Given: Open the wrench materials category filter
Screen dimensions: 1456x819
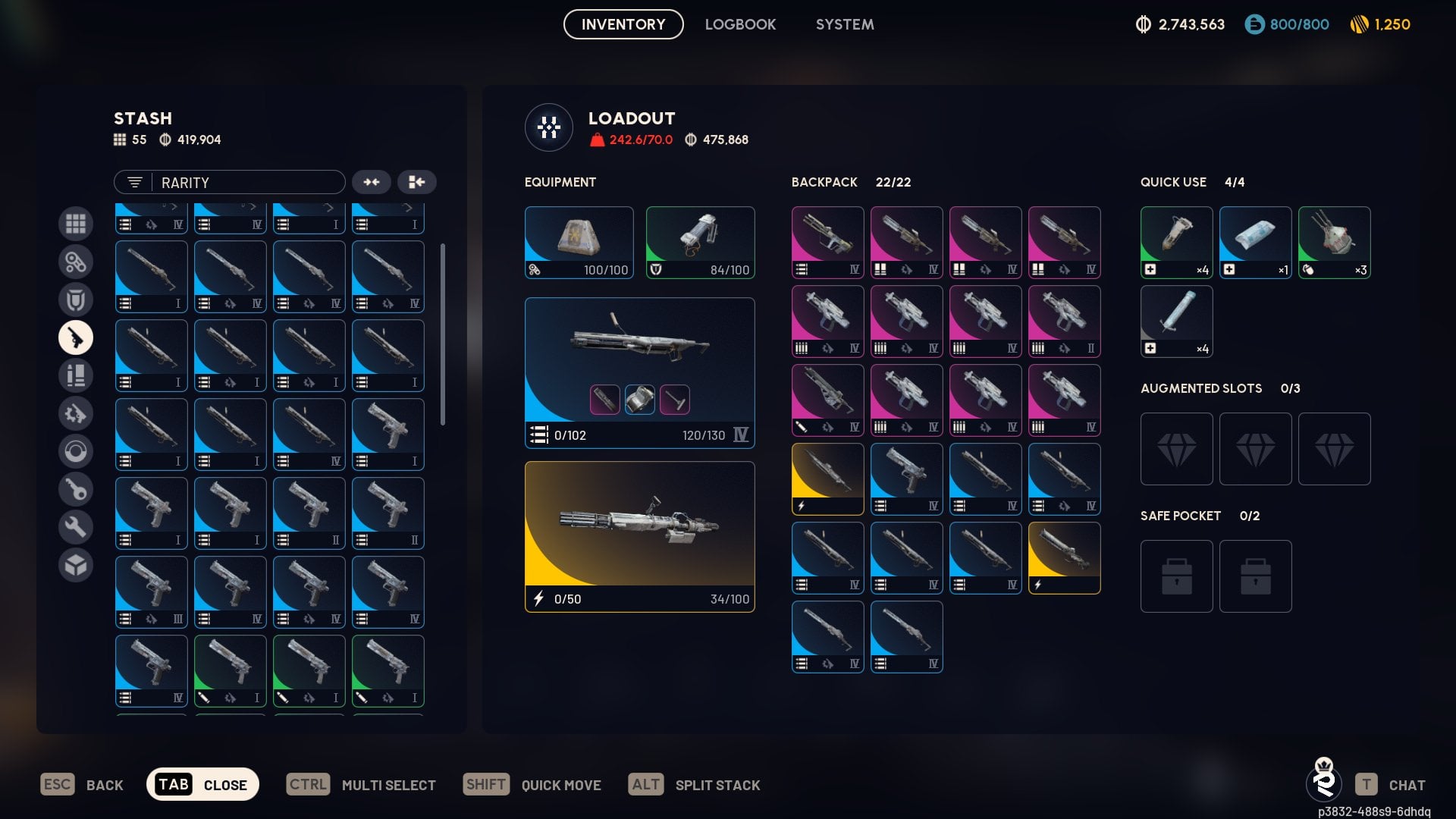Looking at the screenshot, I should [76, 526].
